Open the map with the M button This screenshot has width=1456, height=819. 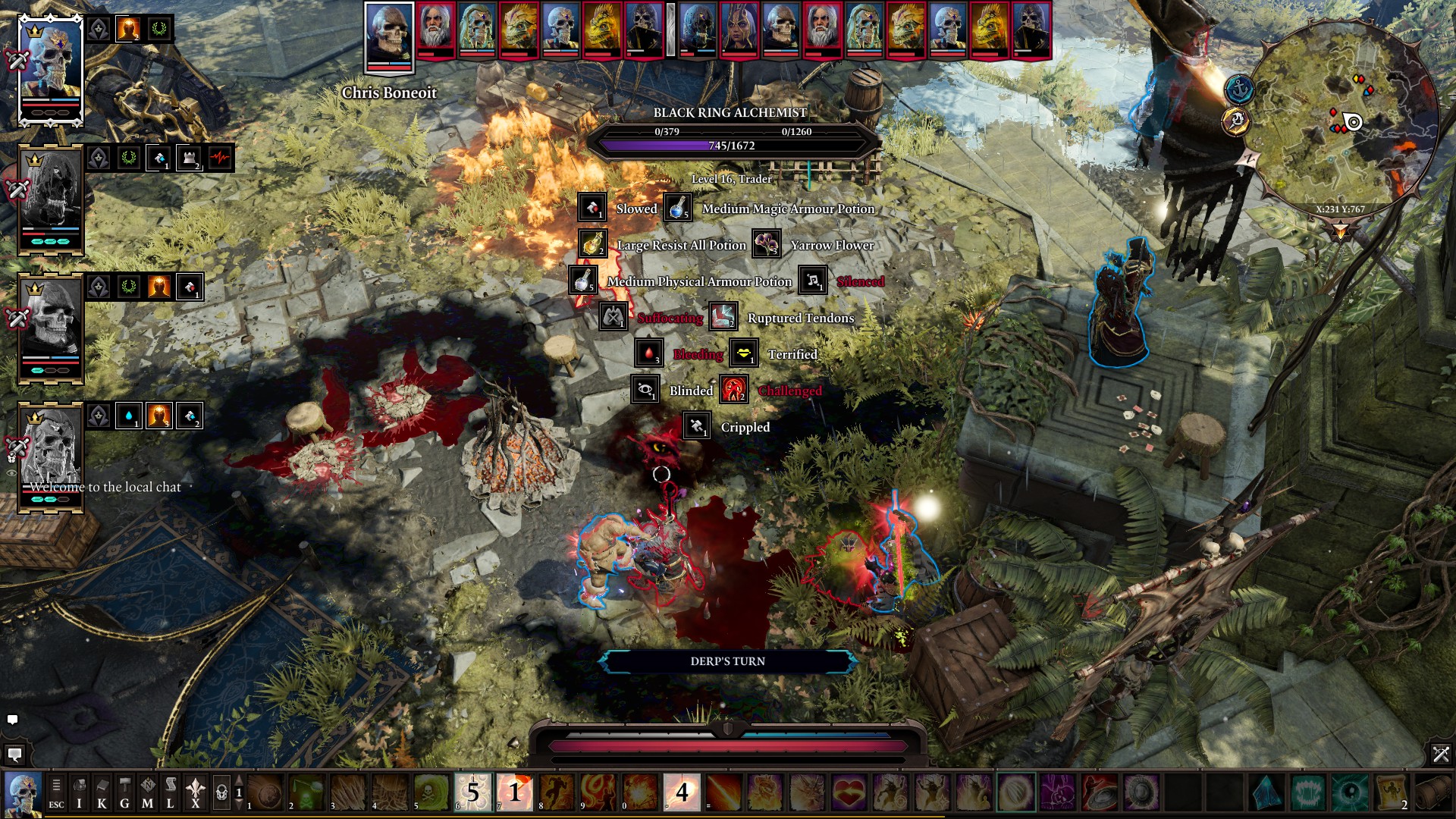tap(147, 793)
